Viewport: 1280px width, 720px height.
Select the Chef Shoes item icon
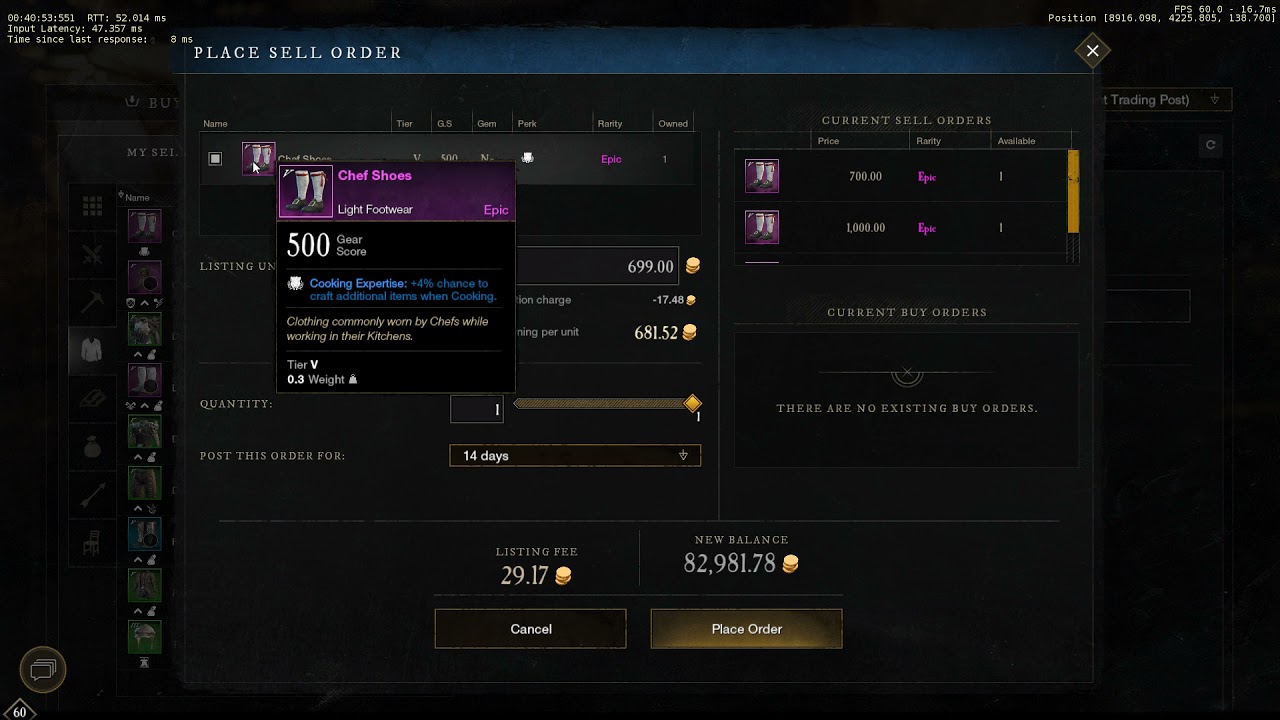[x=258, y=158]
